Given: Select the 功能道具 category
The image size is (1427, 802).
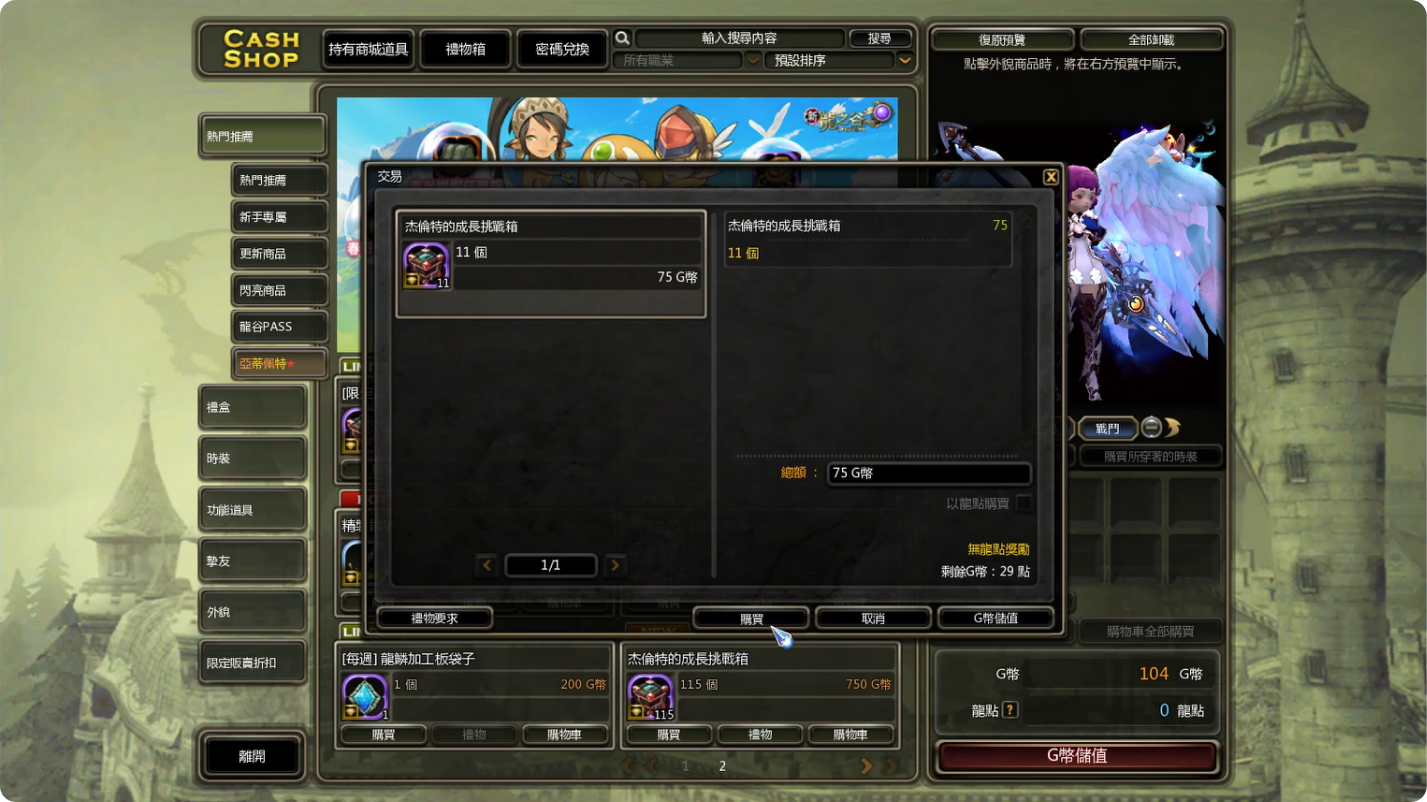Looking at the screenshot, I should tap(252, 510).
